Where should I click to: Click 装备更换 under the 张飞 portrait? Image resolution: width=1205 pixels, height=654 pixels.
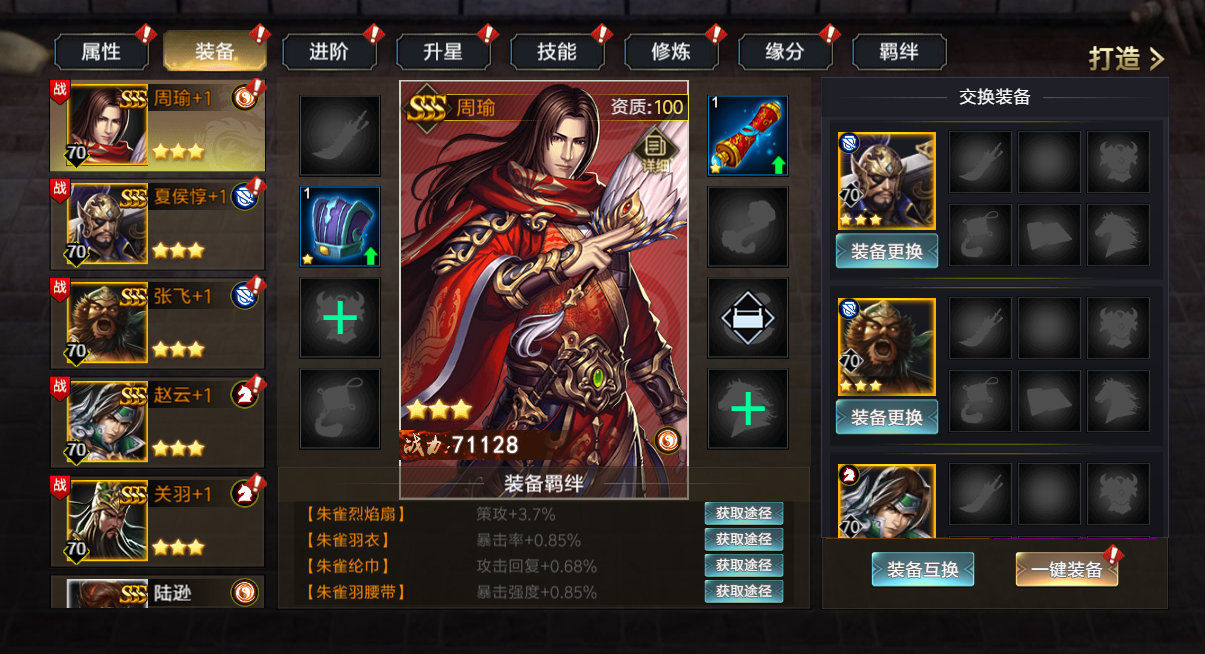pos(886,417)
